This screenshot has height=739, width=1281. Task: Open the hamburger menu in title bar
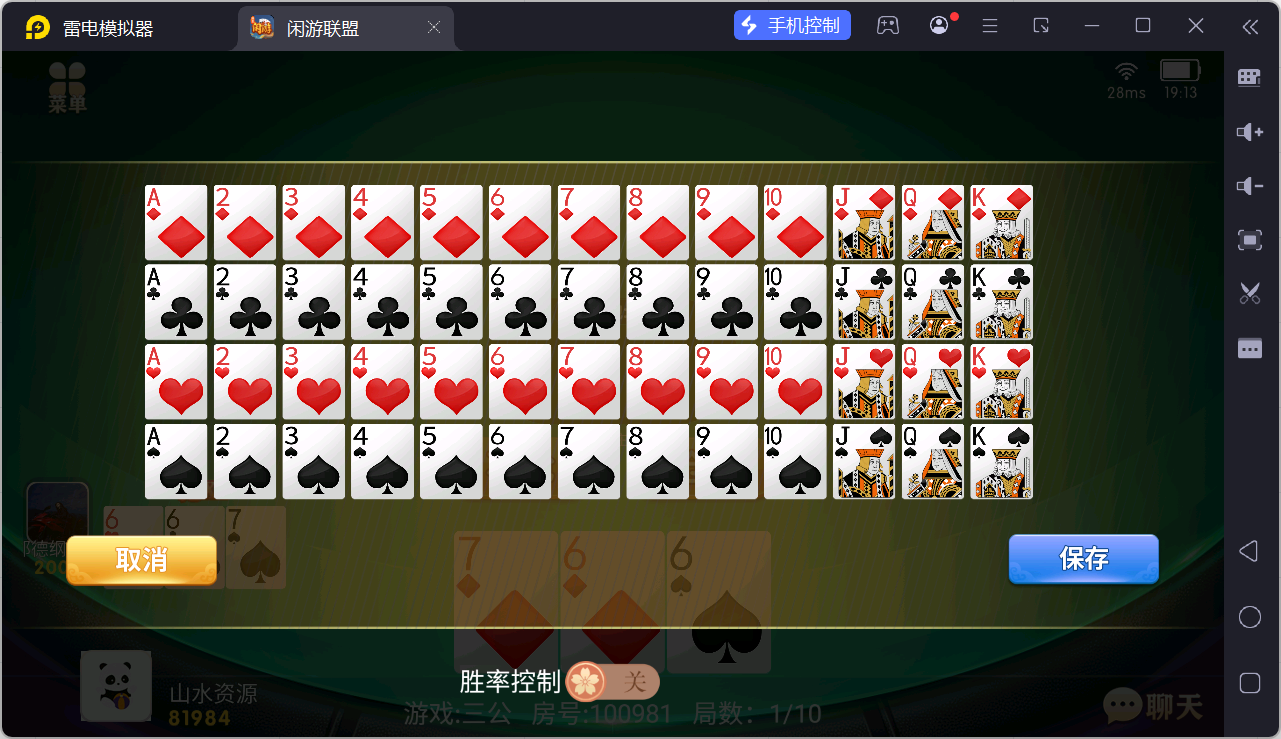coord(989,24)
